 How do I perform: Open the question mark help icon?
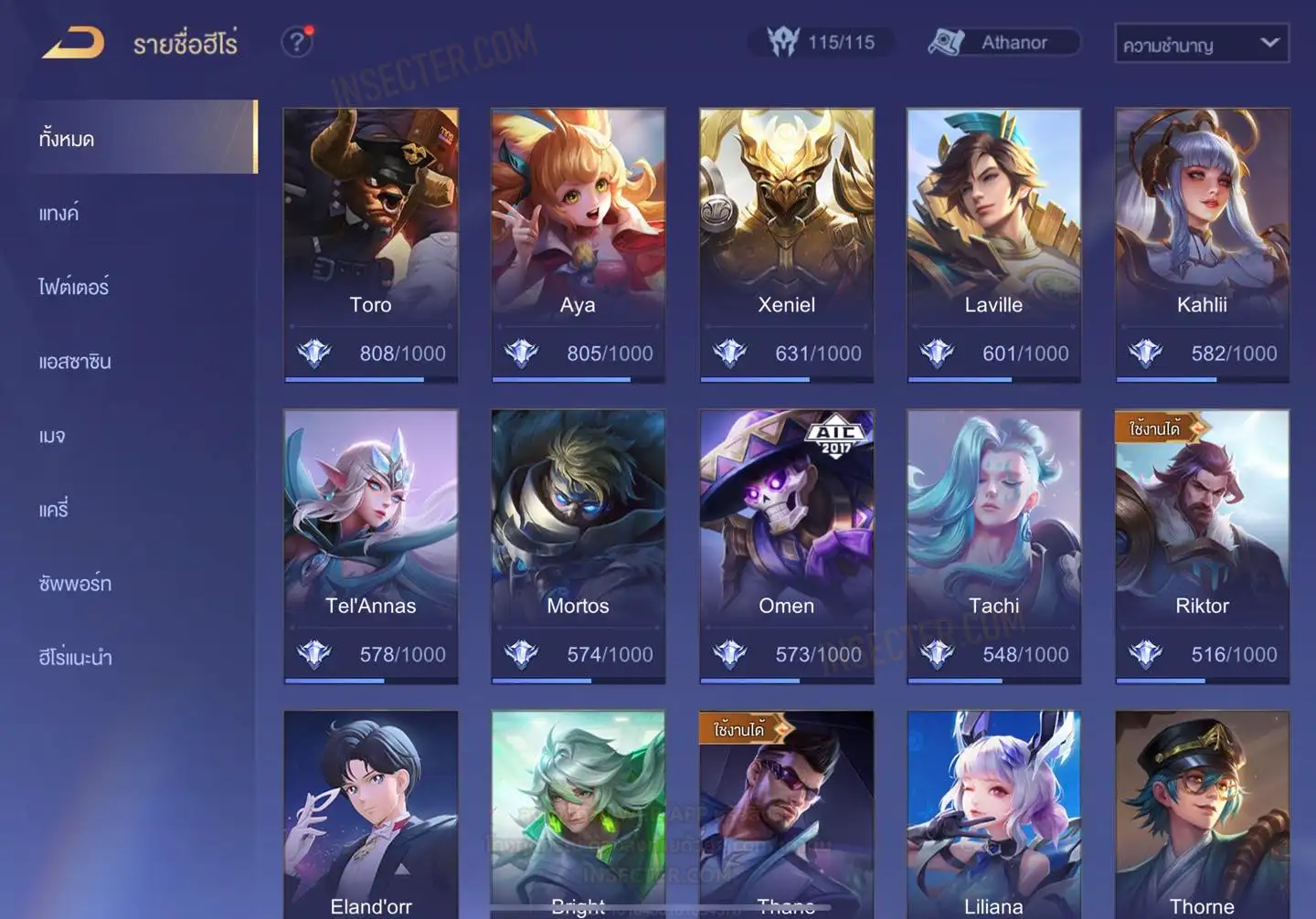click(x=297, y=42)
